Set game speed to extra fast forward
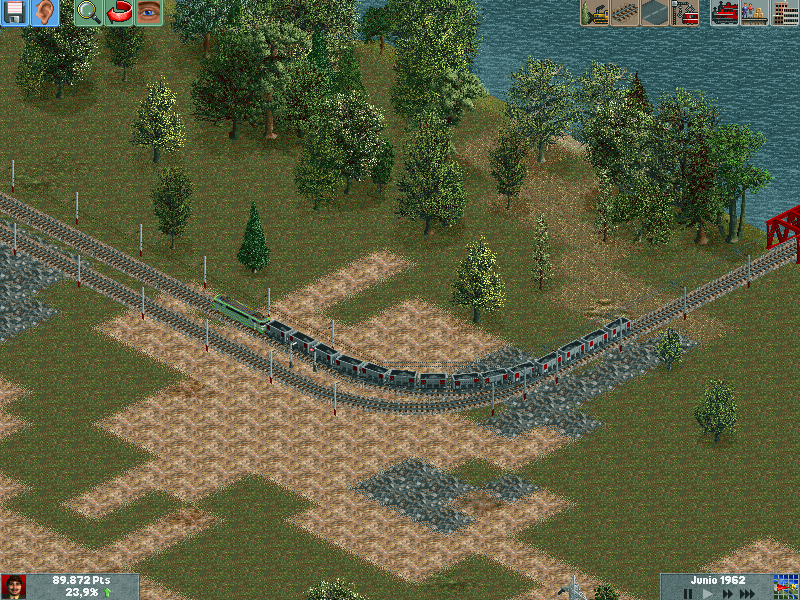 click(x=750, y=593)
